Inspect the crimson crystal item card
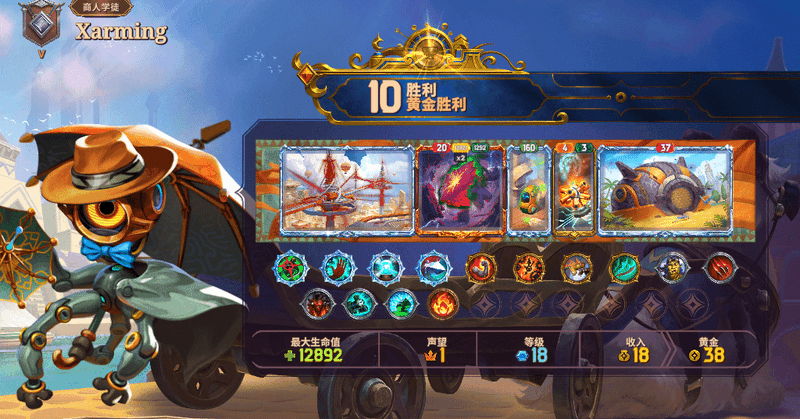The height and width of the screenshot is (419, 800). pos(462,192)
